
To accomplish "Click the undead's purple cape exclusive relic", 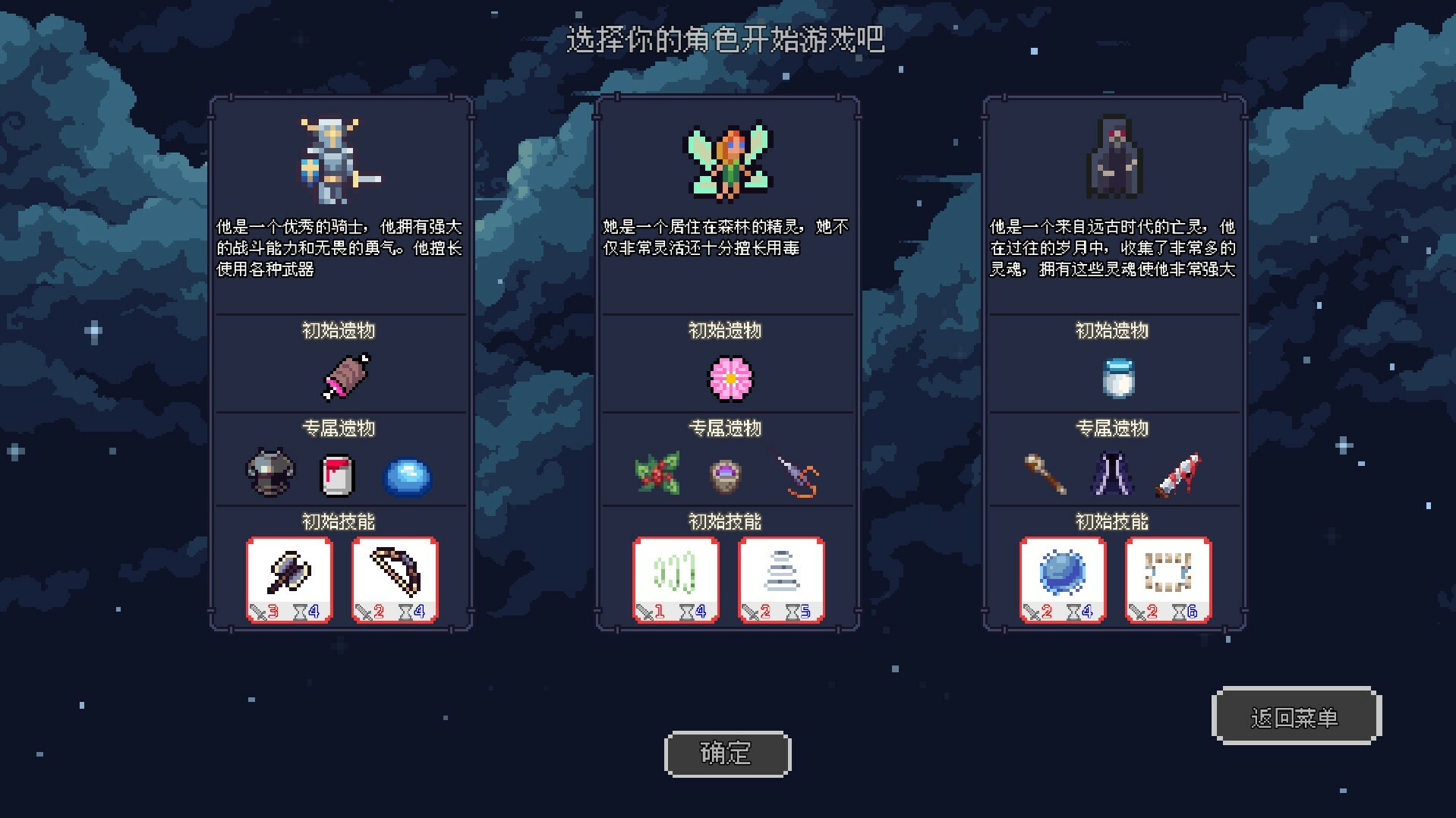I will (1113, 473).
